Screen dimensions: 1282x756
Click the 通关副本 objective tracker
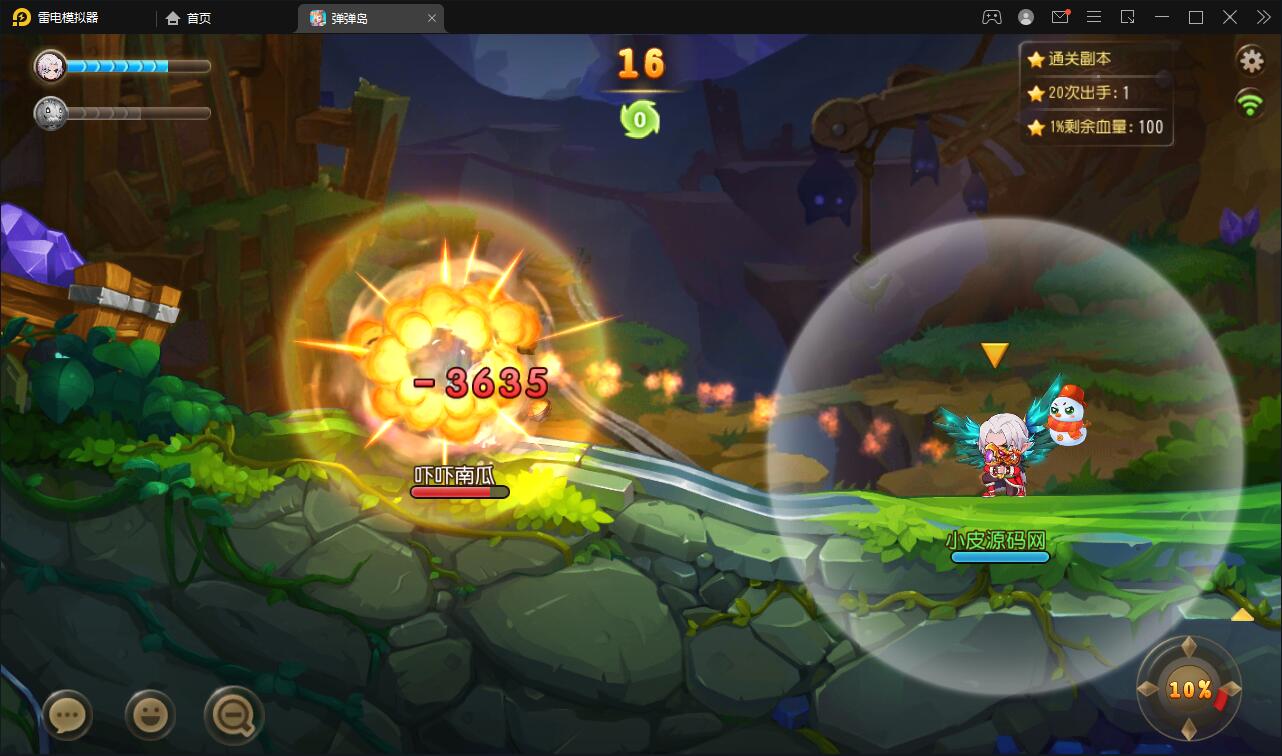pos(1079,59)
